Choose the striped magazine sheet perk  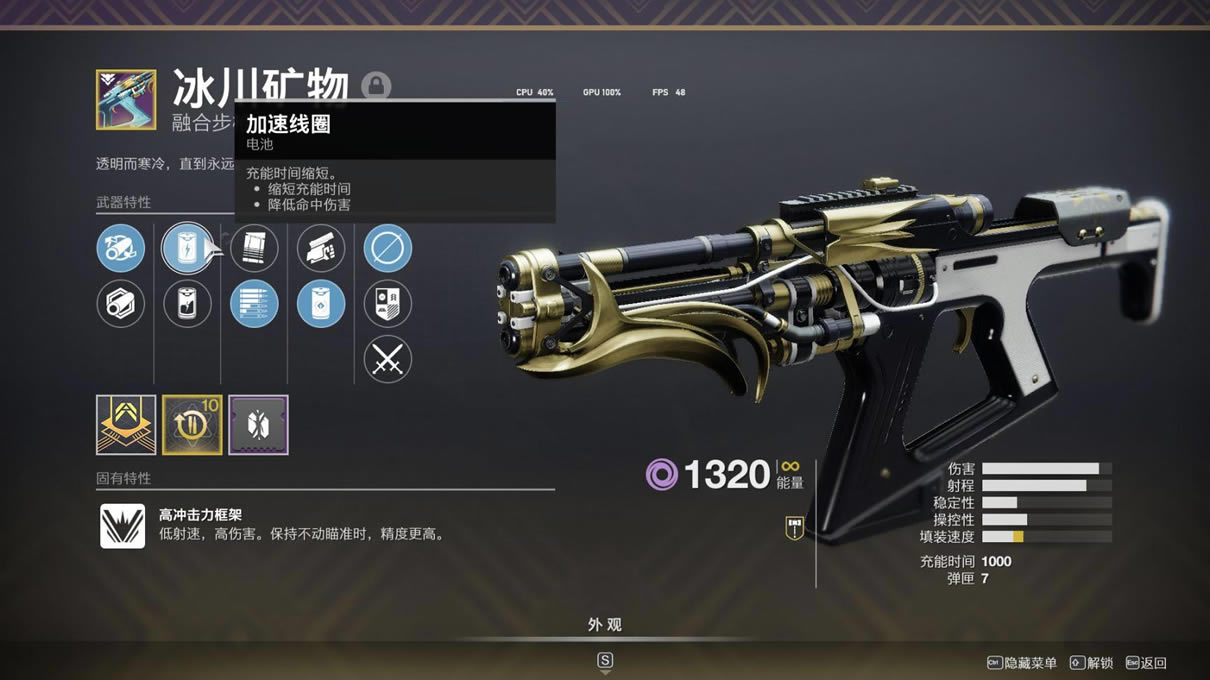pyautogui.click(x=254, y=248)
